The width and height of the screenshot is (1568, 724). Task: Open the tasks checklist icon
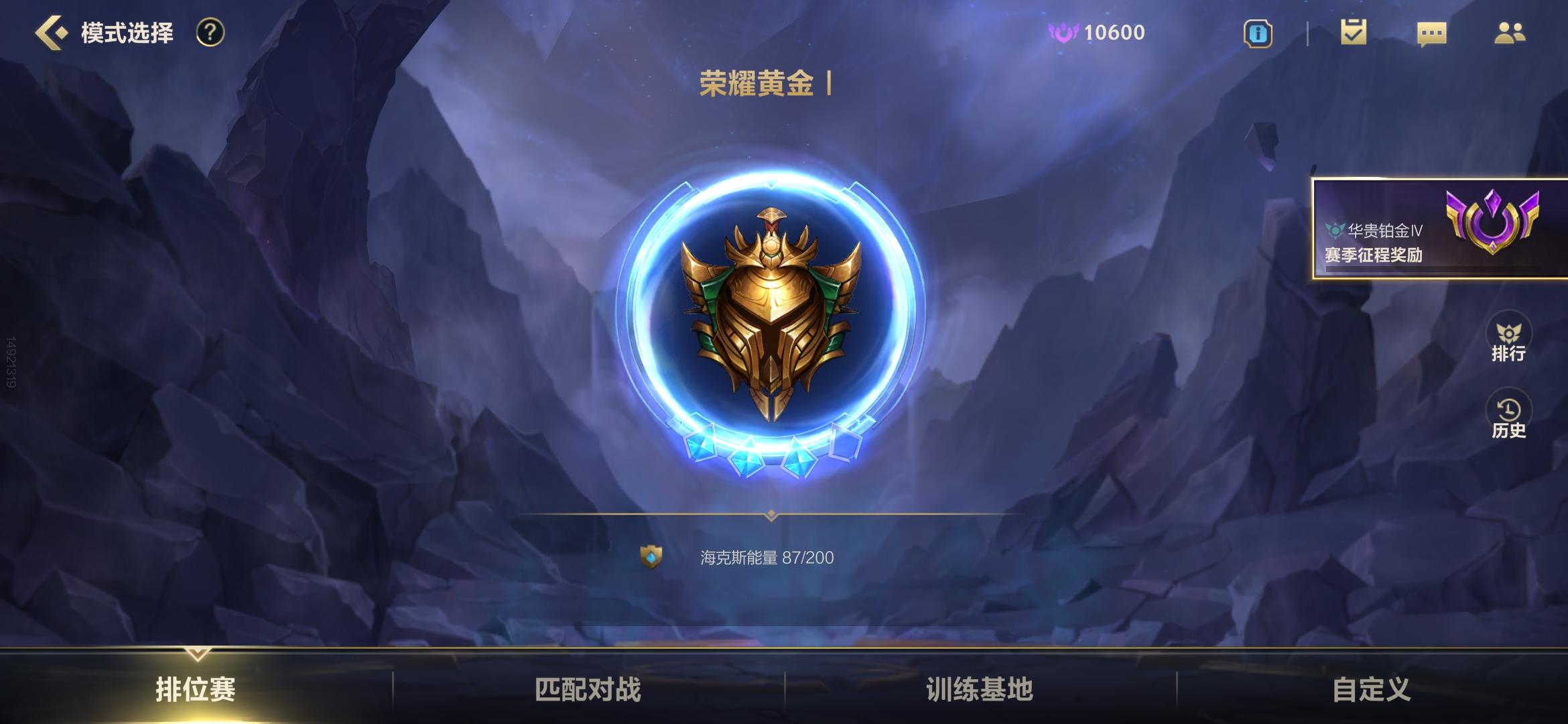pos(1354,32)
